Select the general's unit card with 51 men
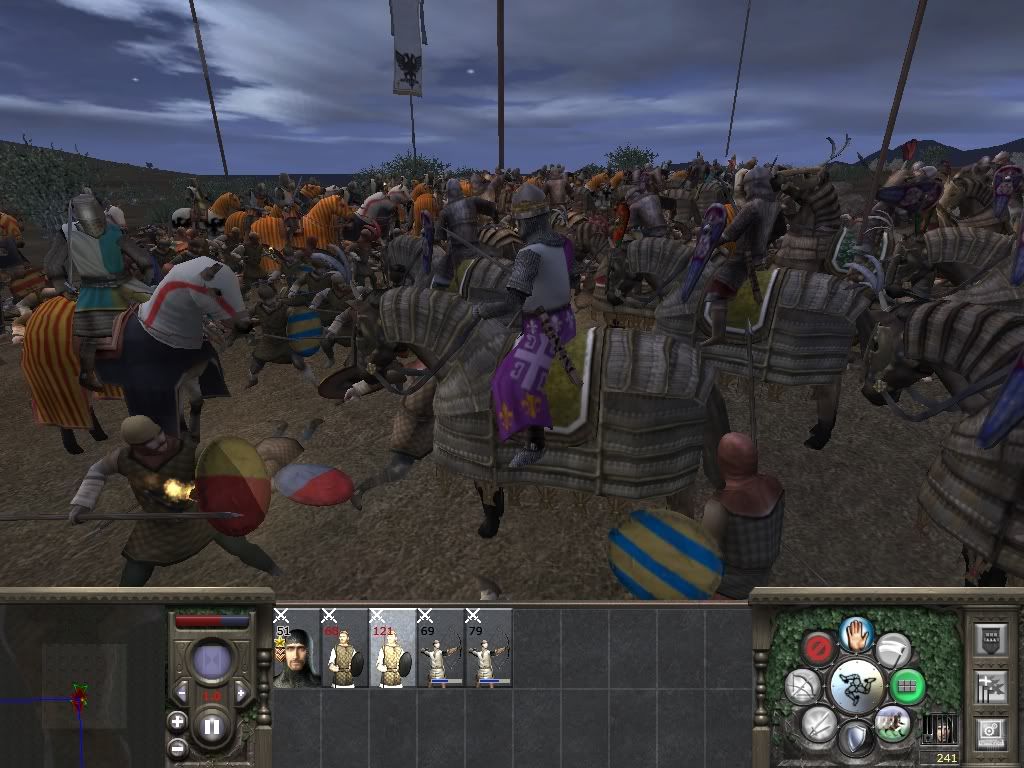 [x=296, y=648]
